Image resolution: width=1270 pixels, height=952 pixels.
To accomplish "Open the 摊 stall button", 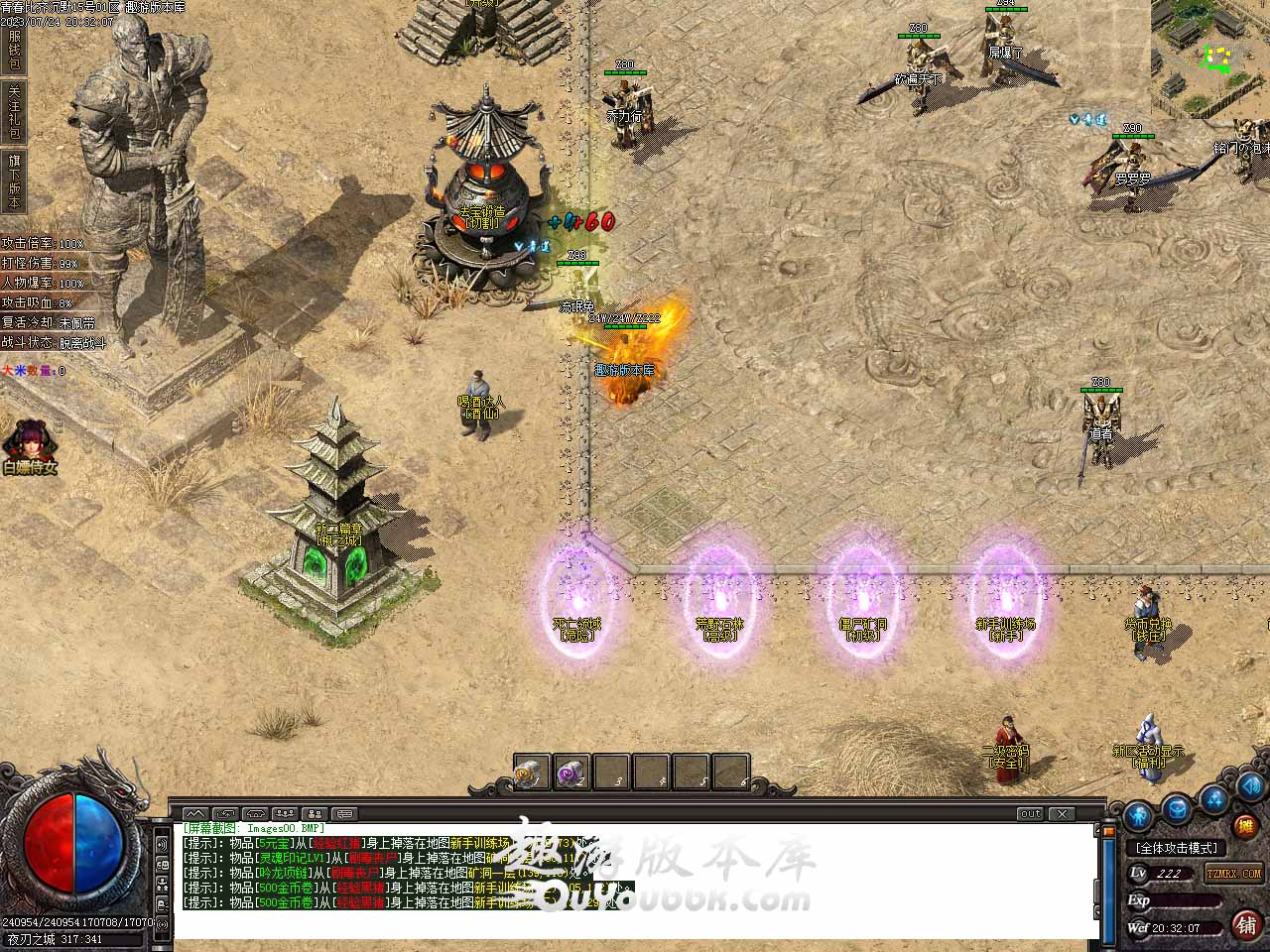I will point(1244,826).
